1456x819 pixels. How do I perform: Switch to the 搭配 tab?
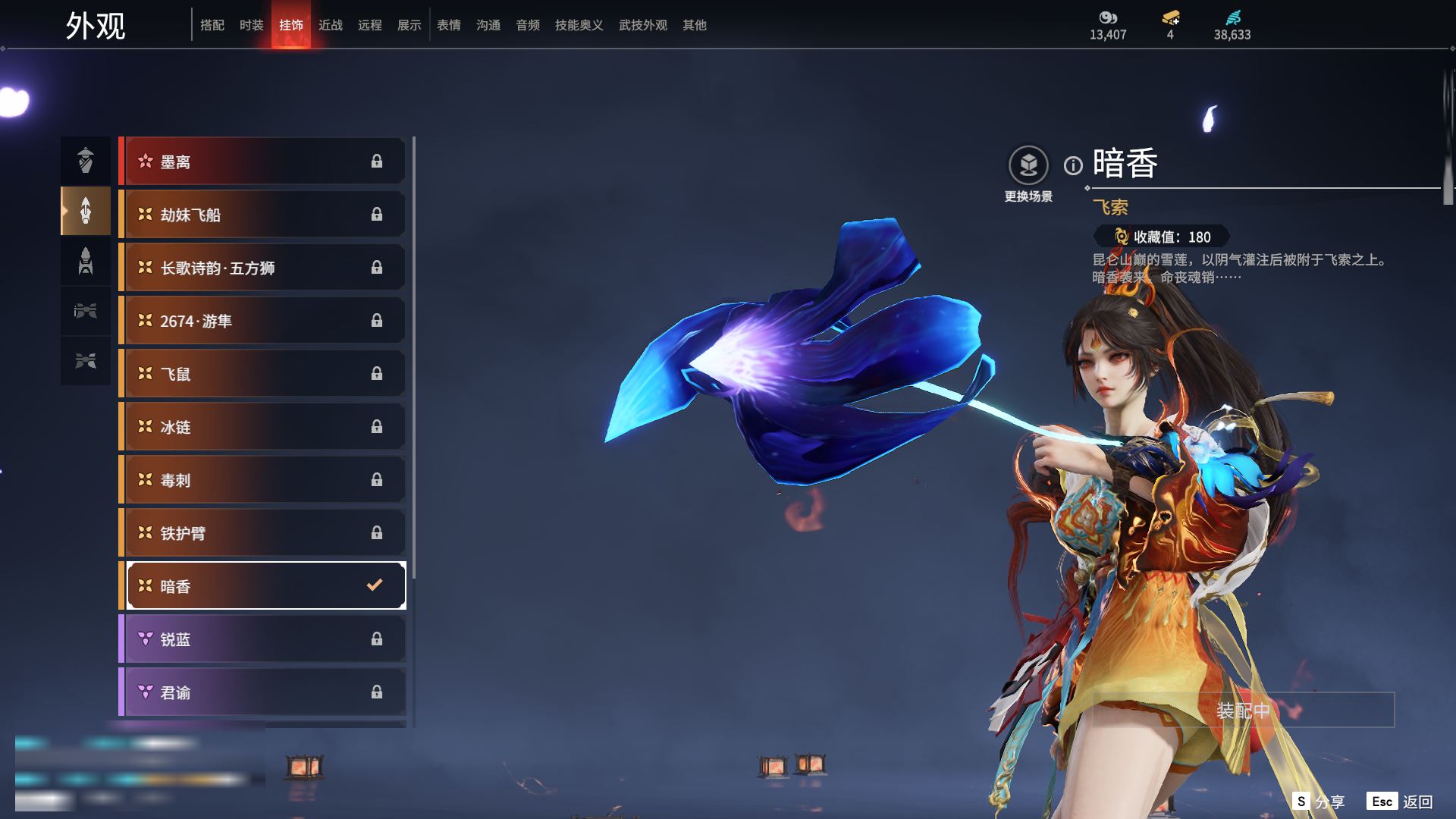pos(212,25)
